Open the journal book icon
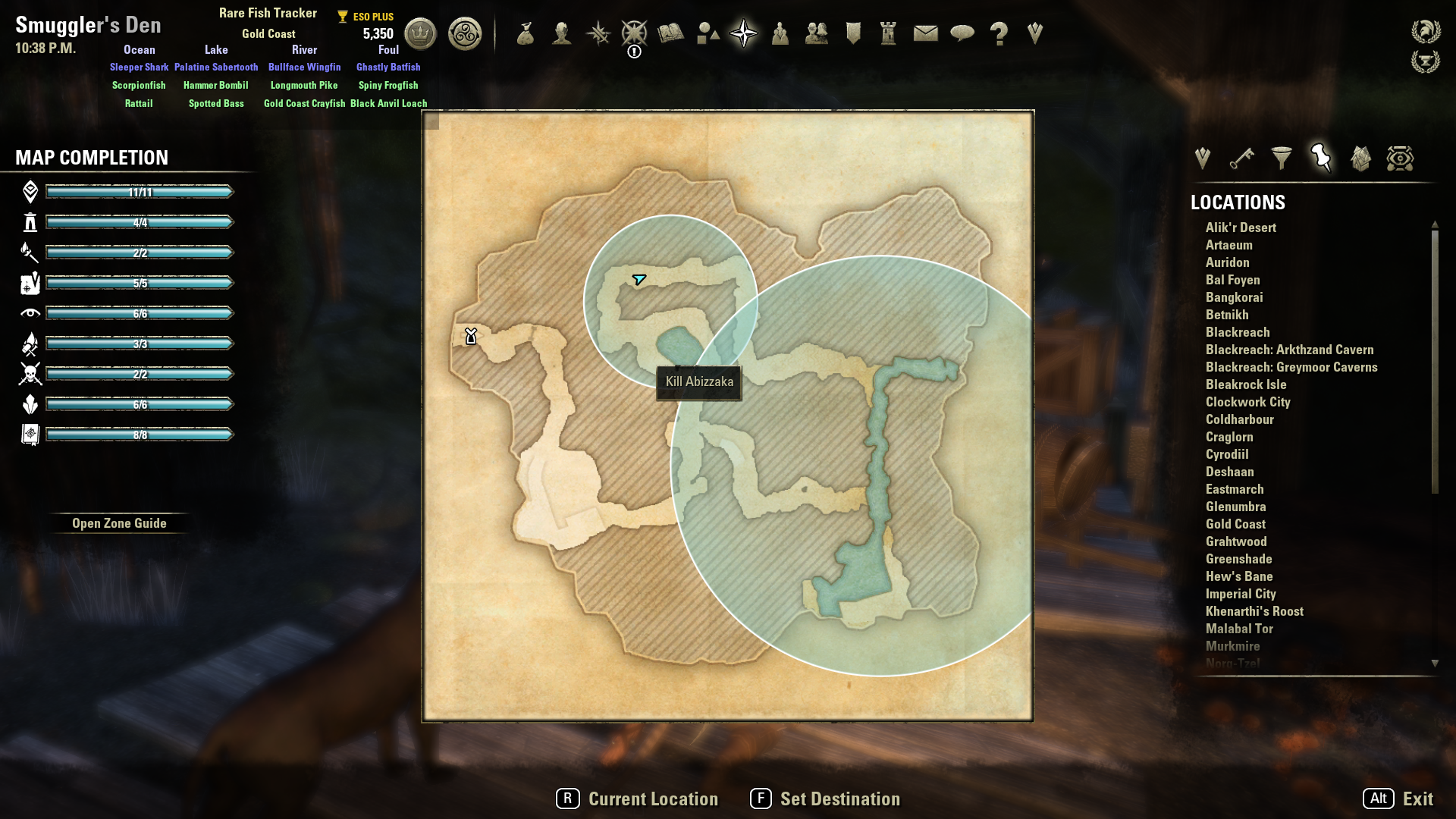This screenshot has width=1456, height=819. (x=670, y=33)
